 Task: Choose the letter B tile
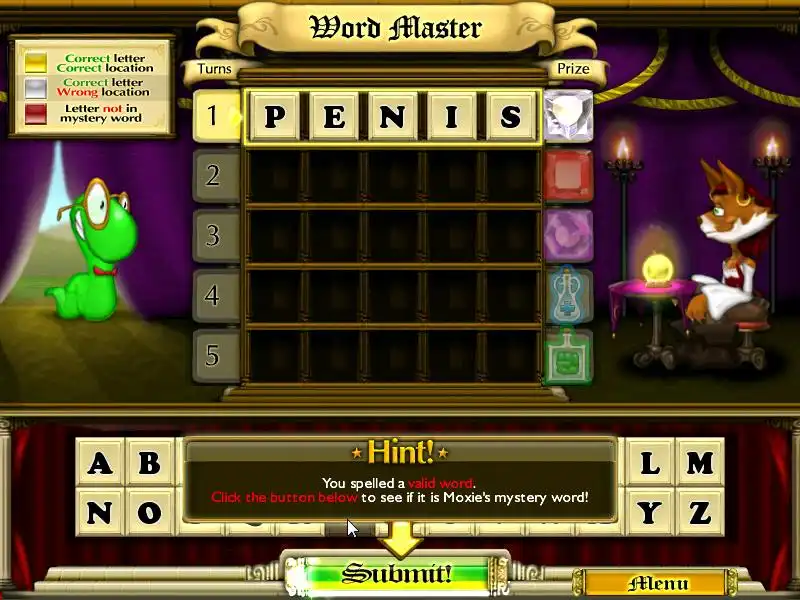(150, 464)
